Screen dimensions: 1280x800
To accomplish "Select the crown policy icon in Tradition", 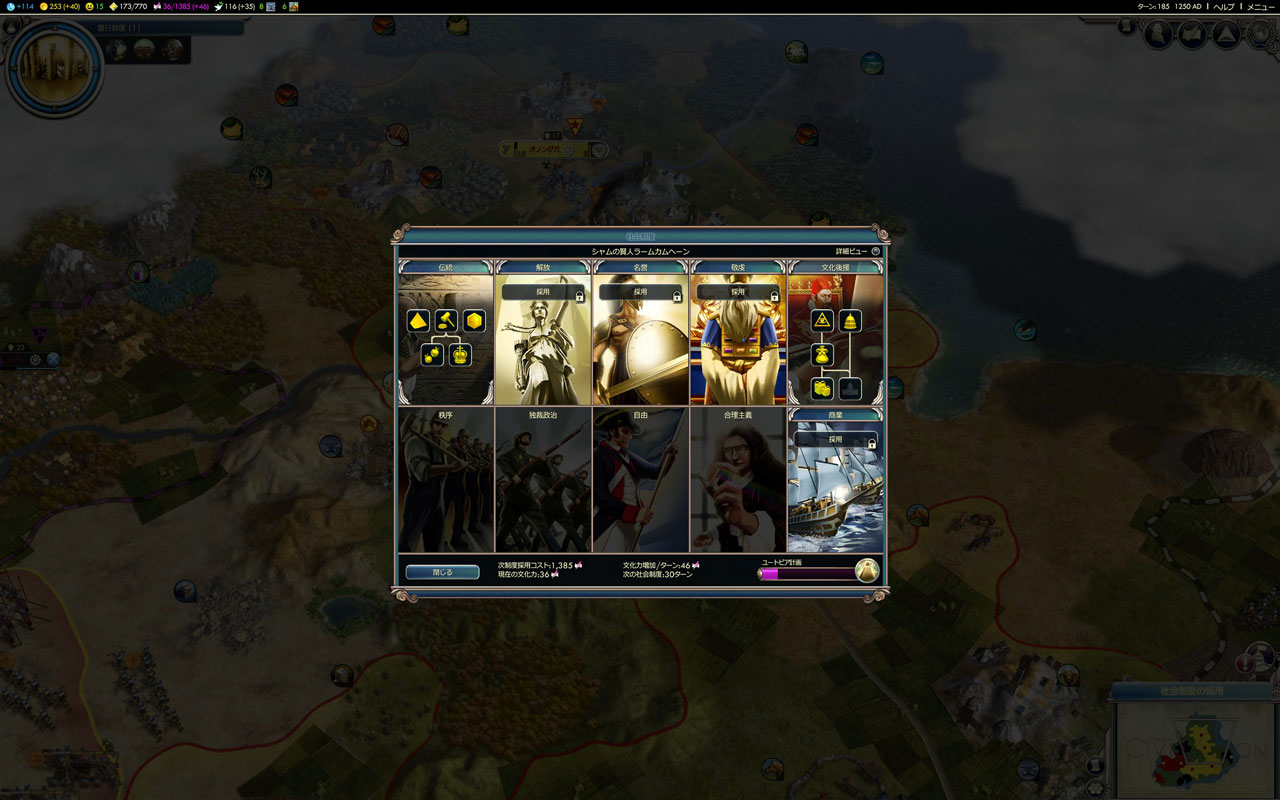I will (x=460, y=355).
